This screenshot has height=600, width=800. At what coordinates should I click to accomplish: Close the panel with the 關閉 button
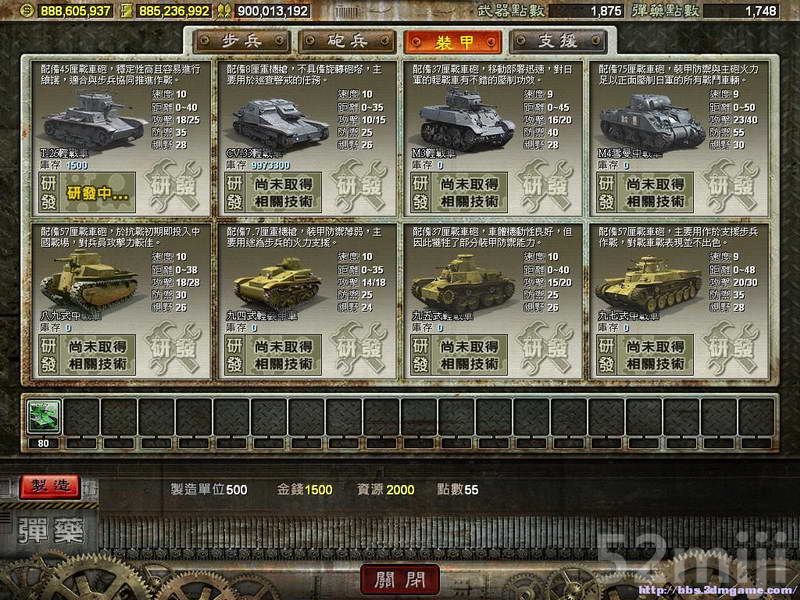point(398,580)
